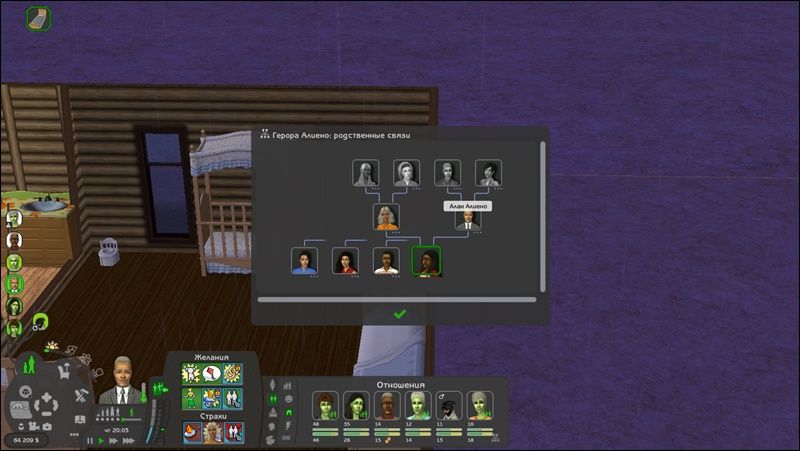
Task: Select Alan Alieno's portrait in the family tree
Action: tap(469, 219)
